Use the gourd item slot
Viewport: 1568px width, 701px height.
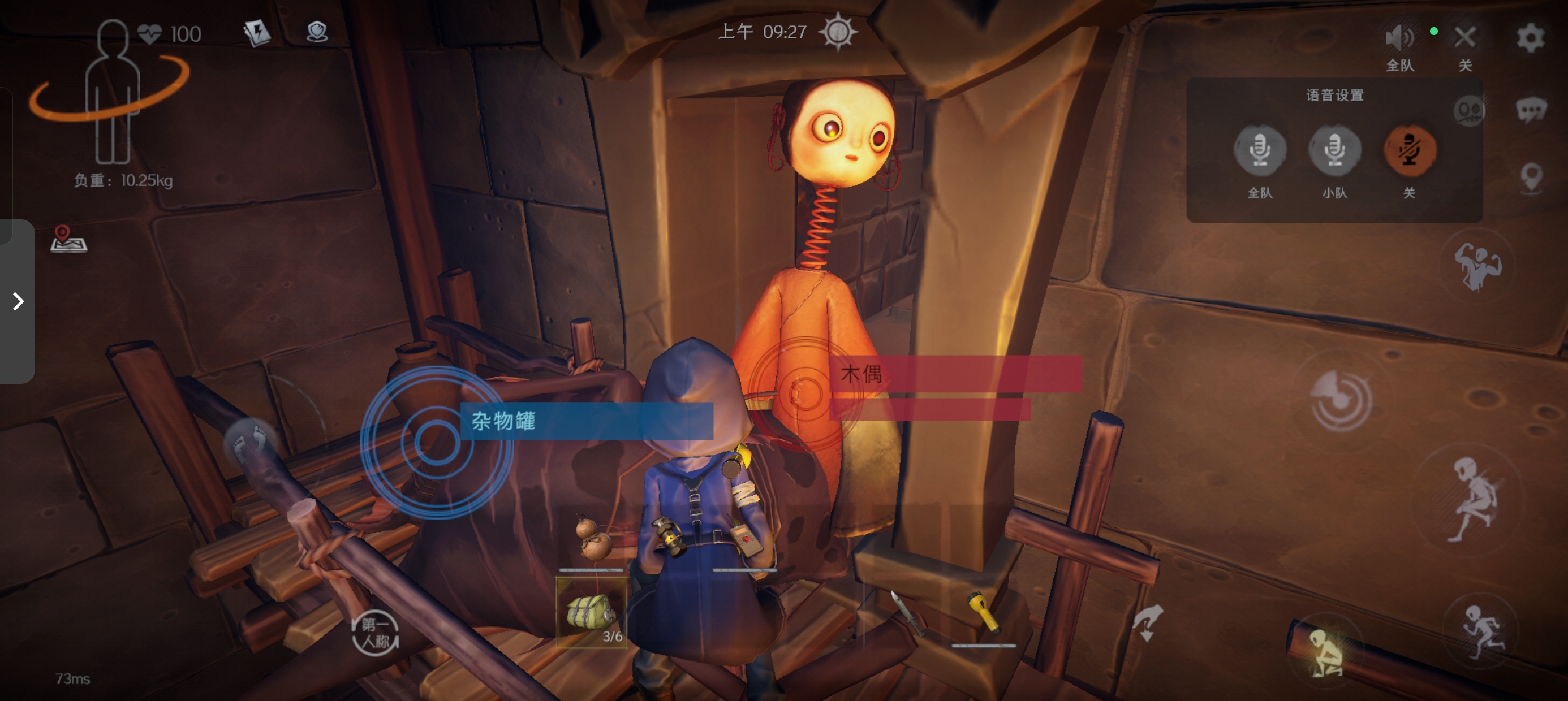[591, 539]
